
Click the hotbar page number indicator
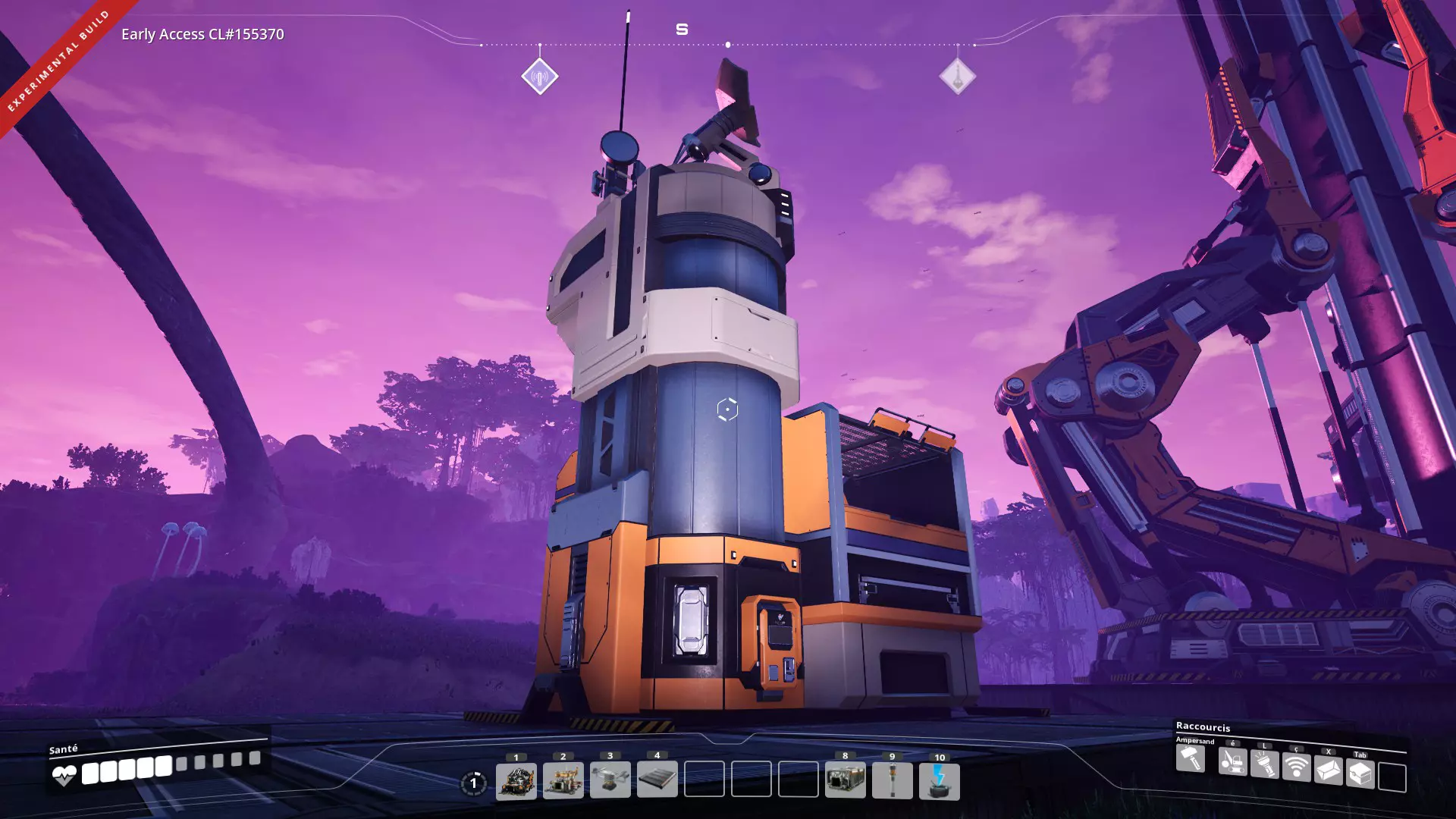[x=474, y=783]
